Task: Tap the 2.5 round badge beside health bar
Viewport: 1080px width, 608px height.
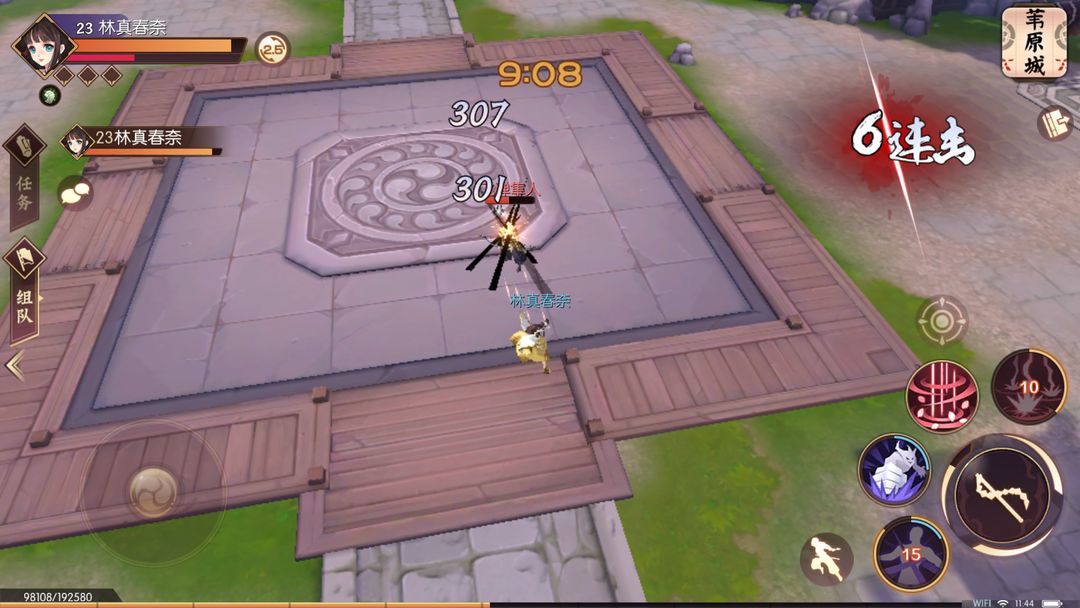Action: click(x=272, y=48)
